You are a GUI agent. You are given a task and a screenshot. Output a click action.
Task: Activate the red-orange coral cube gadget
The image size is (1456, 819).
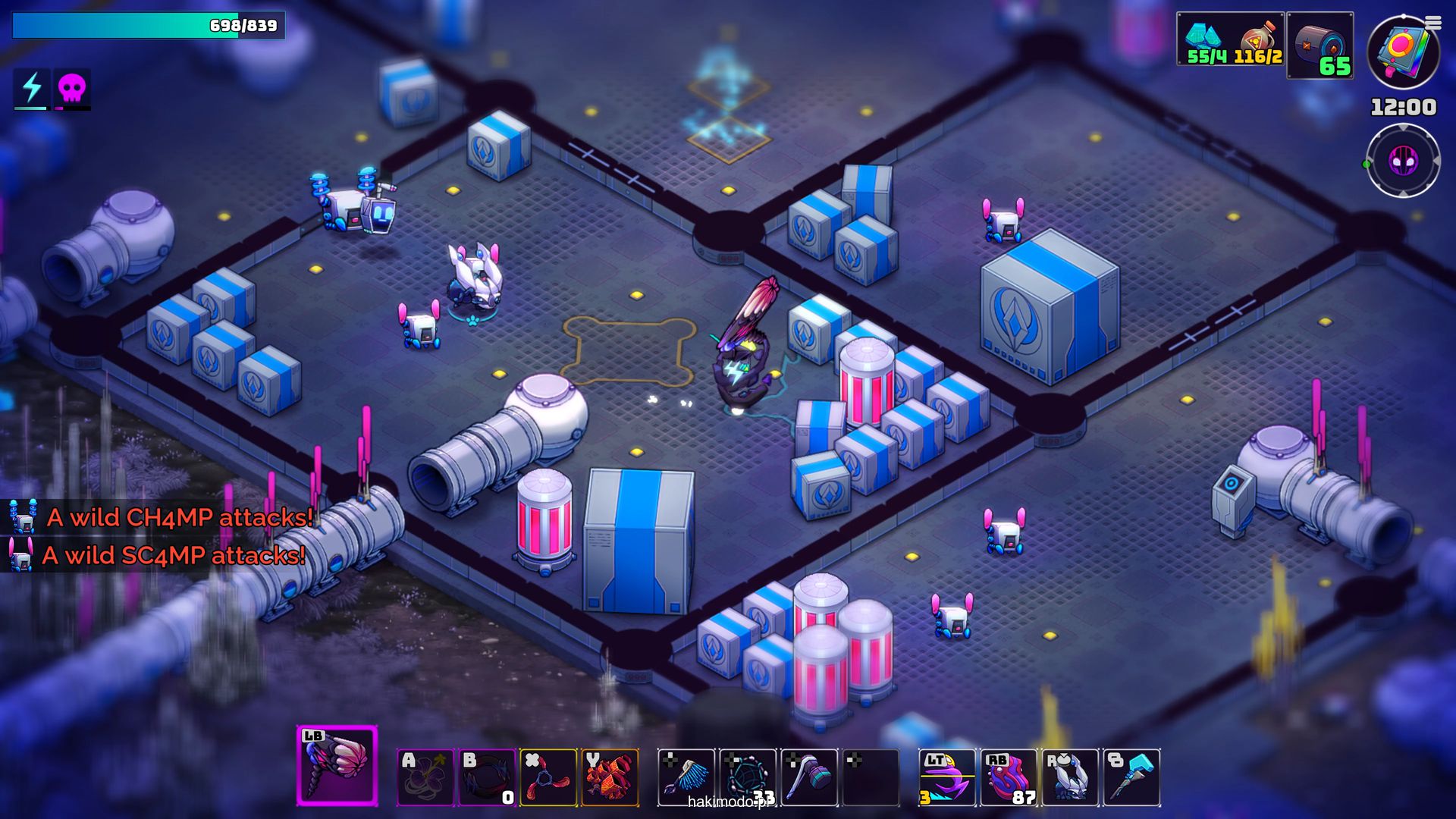[x=610, y=777]
